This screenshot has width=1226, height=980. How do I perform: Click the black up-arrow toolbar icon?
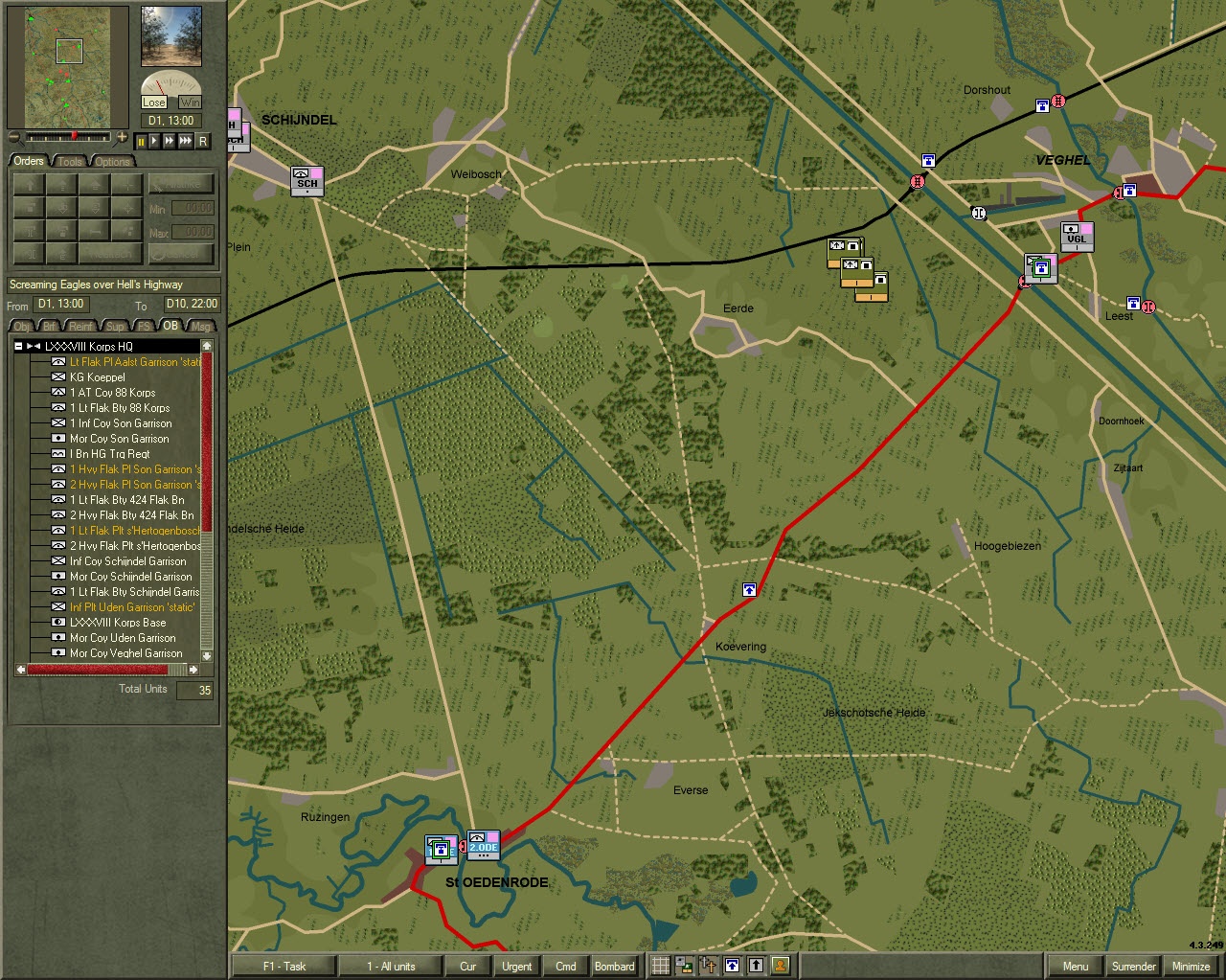755,966
